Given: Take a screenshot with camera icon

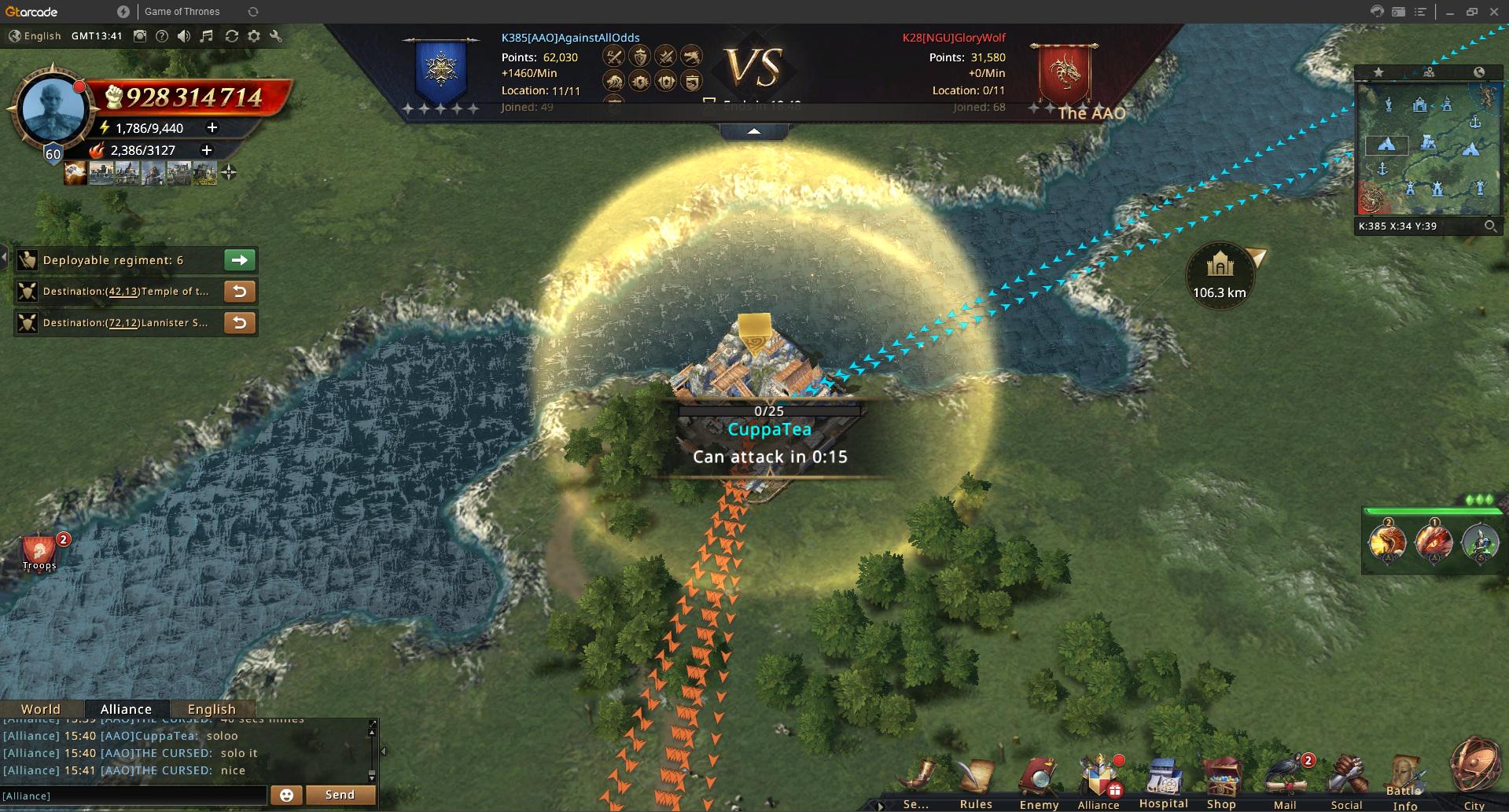Looking at the screenshot, I should [x=140, y=36].
